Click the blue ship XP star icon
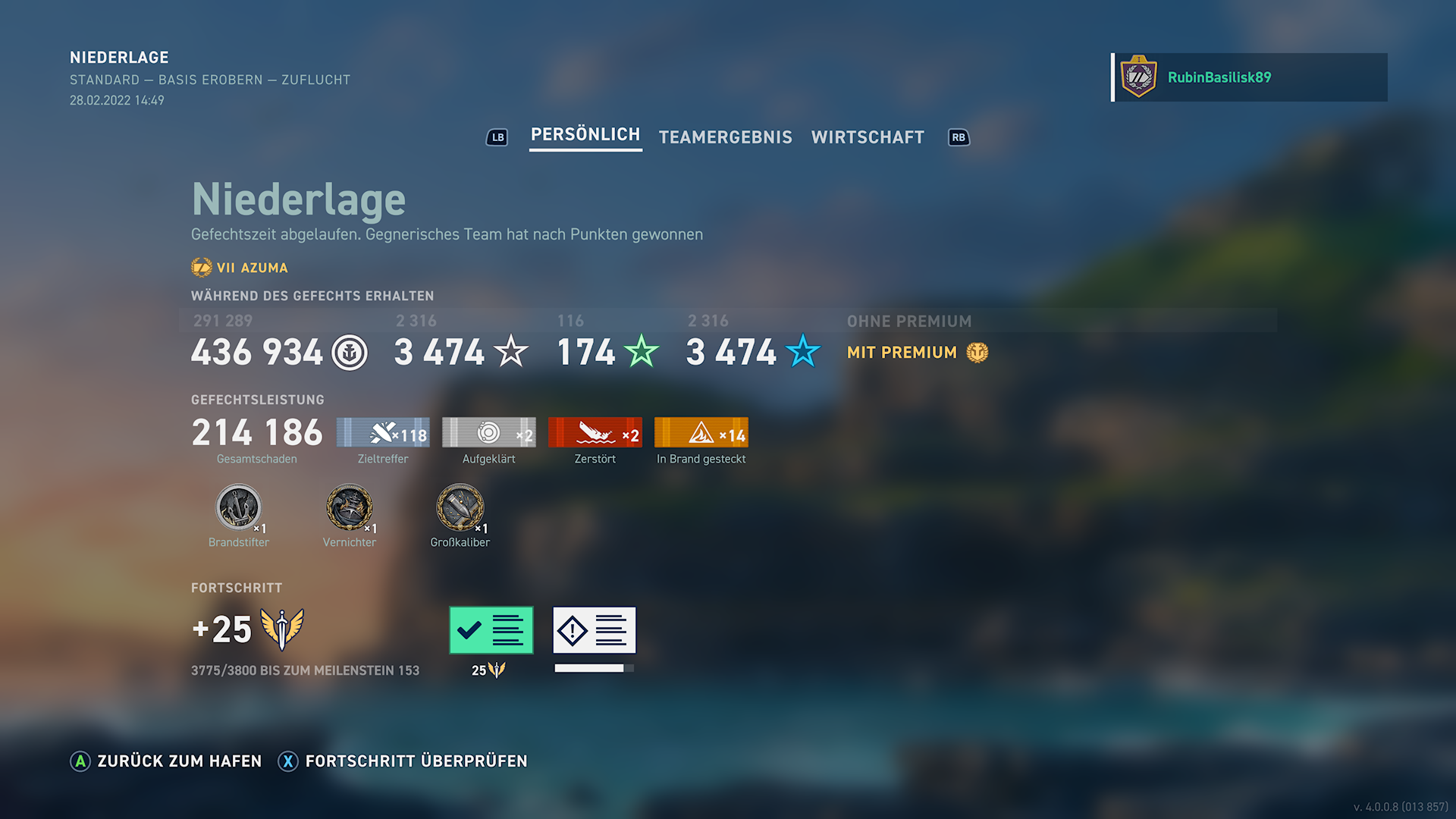The image size is (1456, 819). pos(803,351)
